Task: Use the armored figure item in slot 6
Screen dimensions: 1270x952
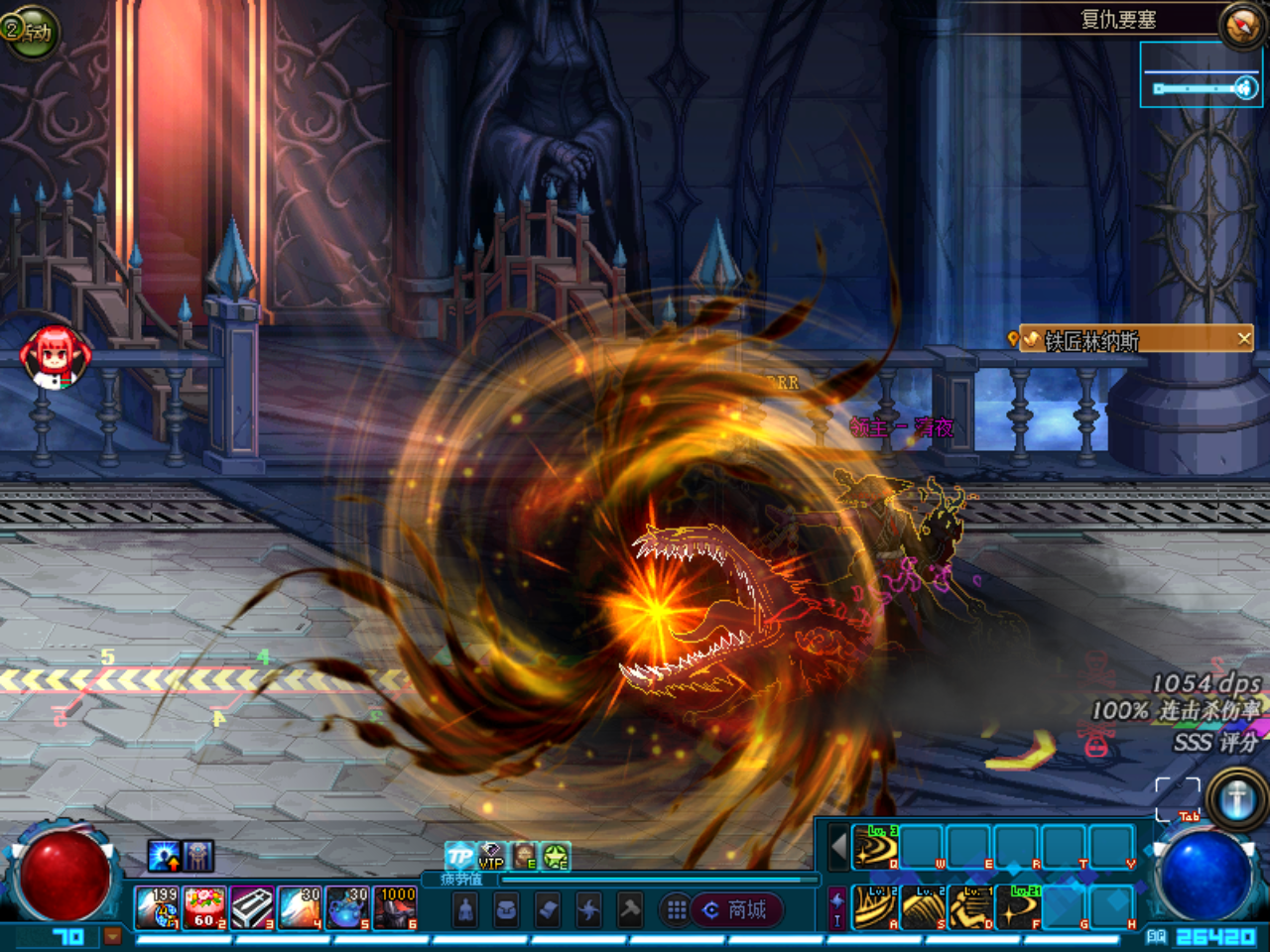Action: point(395,907)
